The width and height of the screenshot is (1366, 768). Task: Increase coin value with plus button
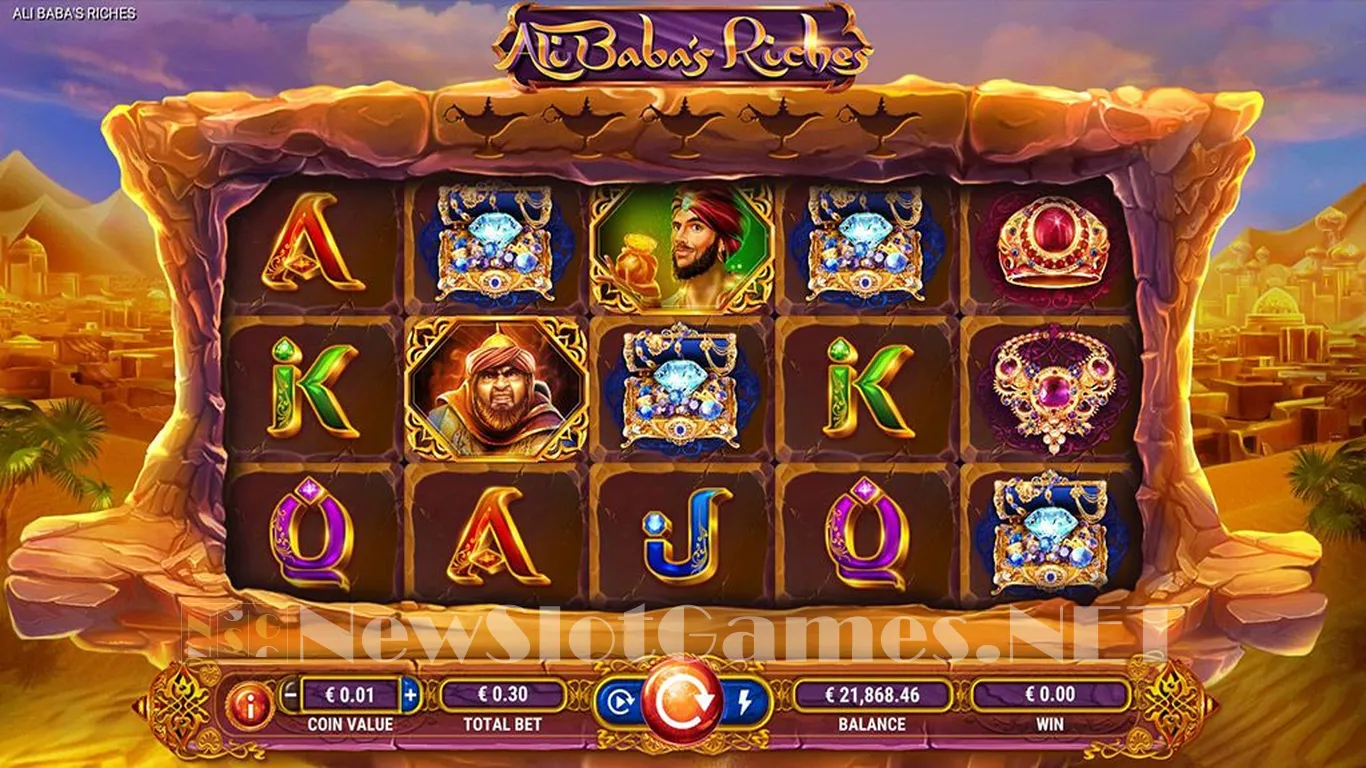[410, 692]
